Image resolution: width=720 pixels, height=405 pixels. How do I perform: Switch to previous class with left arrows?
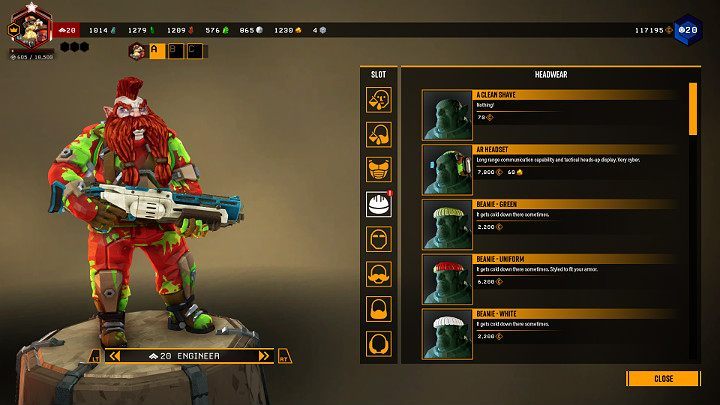[x=115, y=356]
